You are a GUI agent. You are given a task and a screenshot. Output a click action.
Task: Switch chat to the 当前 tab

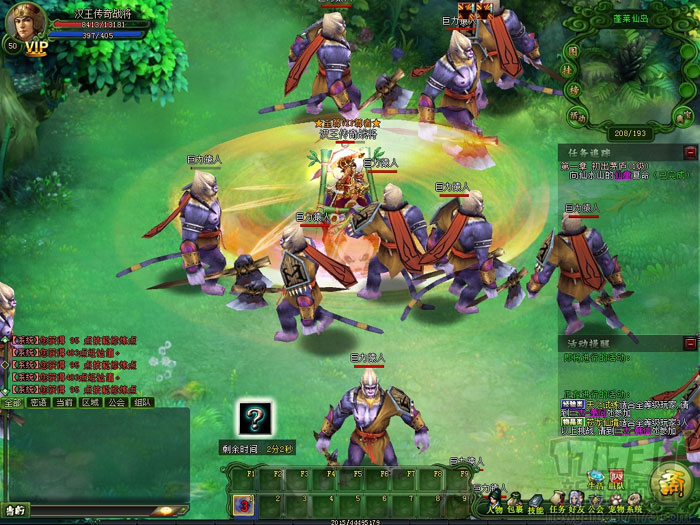coord(64,402)
